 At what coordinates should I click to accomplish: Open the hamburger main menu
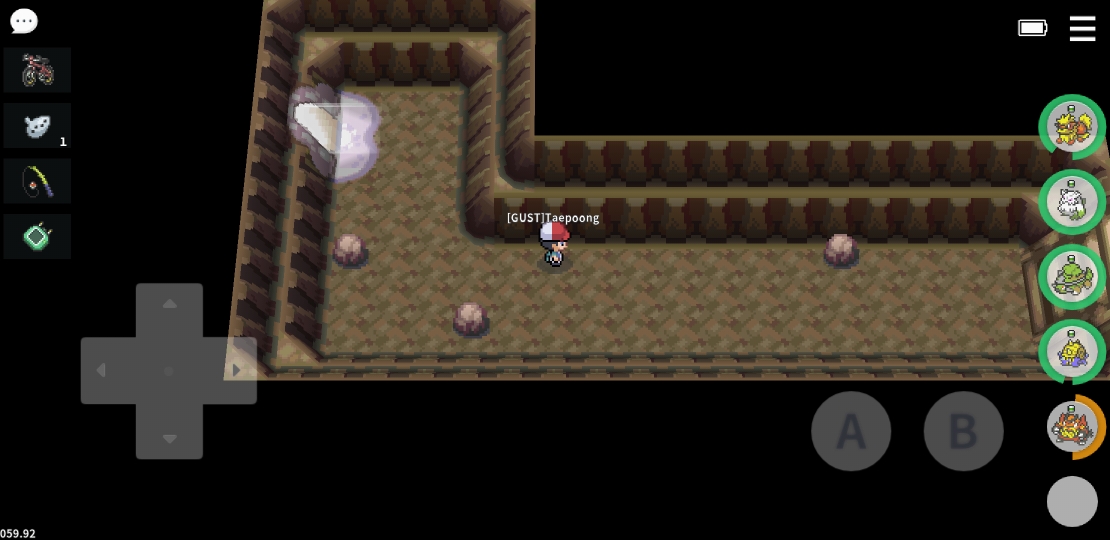(x=1082, y=28)
